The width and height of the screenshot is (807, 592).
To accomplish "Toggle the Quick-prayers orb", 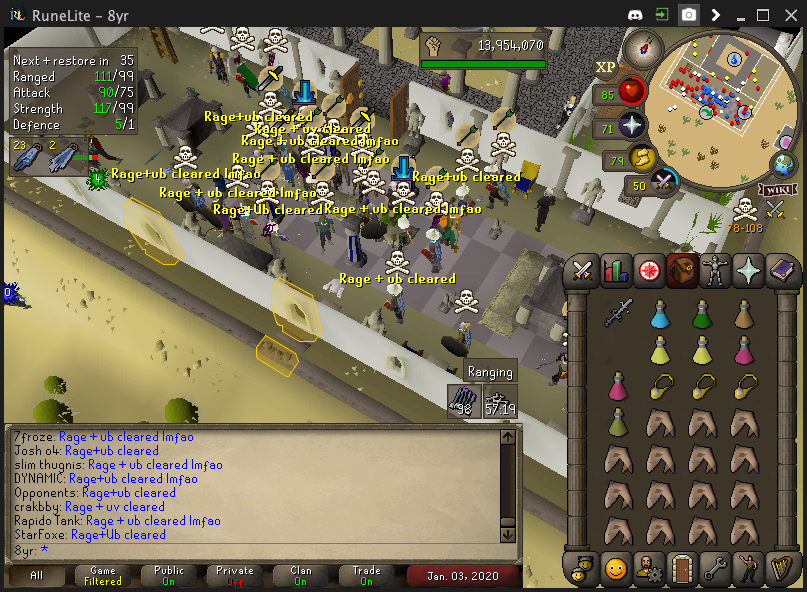I will click(x=632, y=127).
